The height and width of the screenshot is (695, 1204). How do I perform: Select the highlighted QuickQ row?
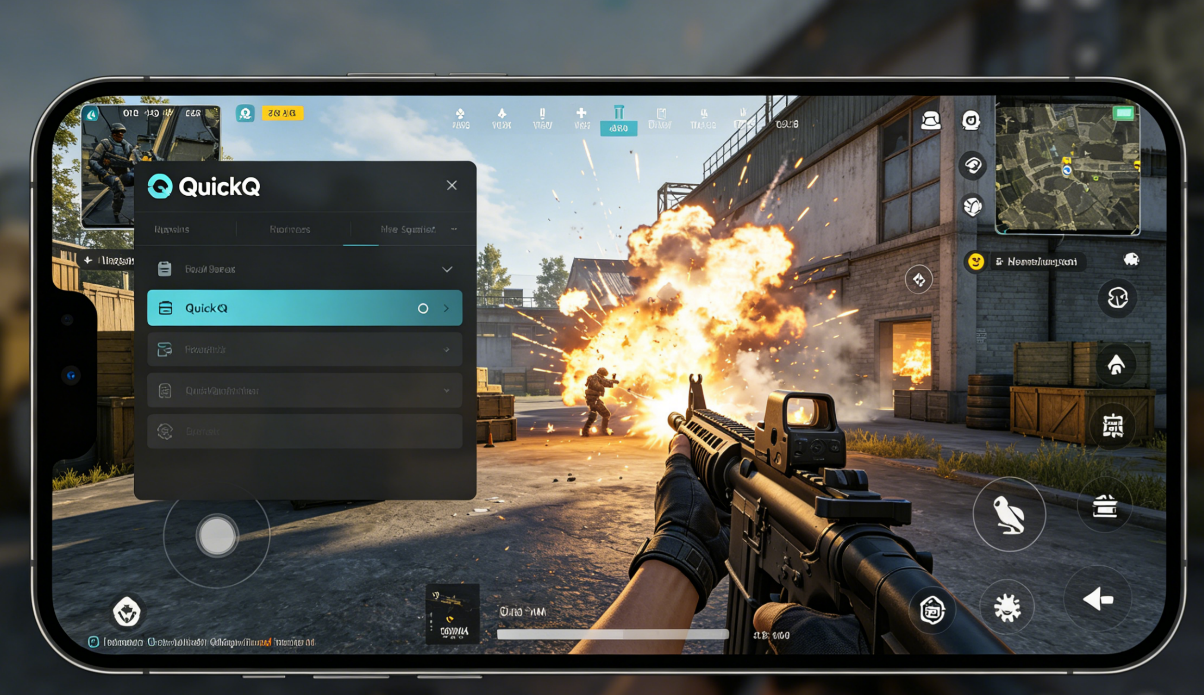pos(304,308)
